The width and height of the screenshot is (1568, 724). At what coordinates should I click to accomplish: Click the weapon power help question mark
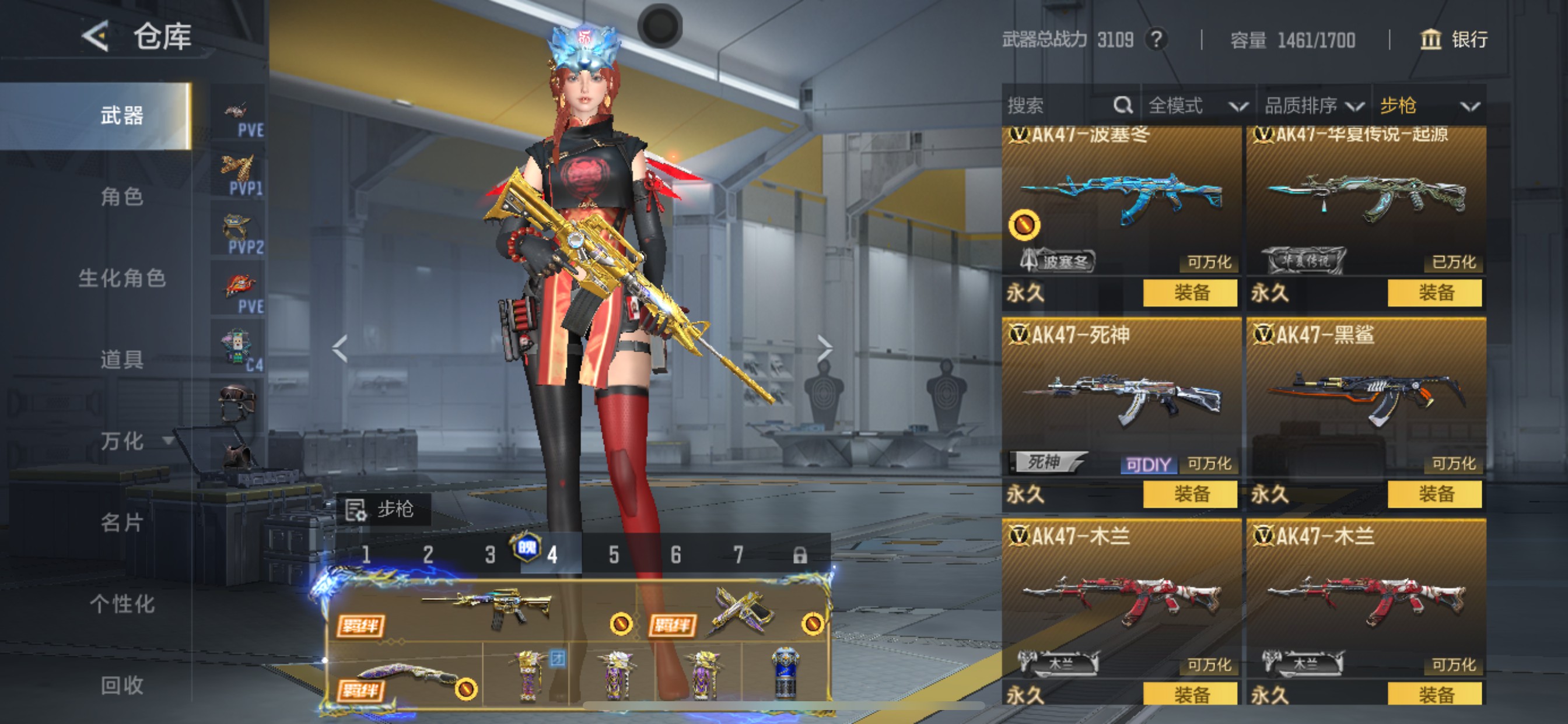tap(1157, 40)
